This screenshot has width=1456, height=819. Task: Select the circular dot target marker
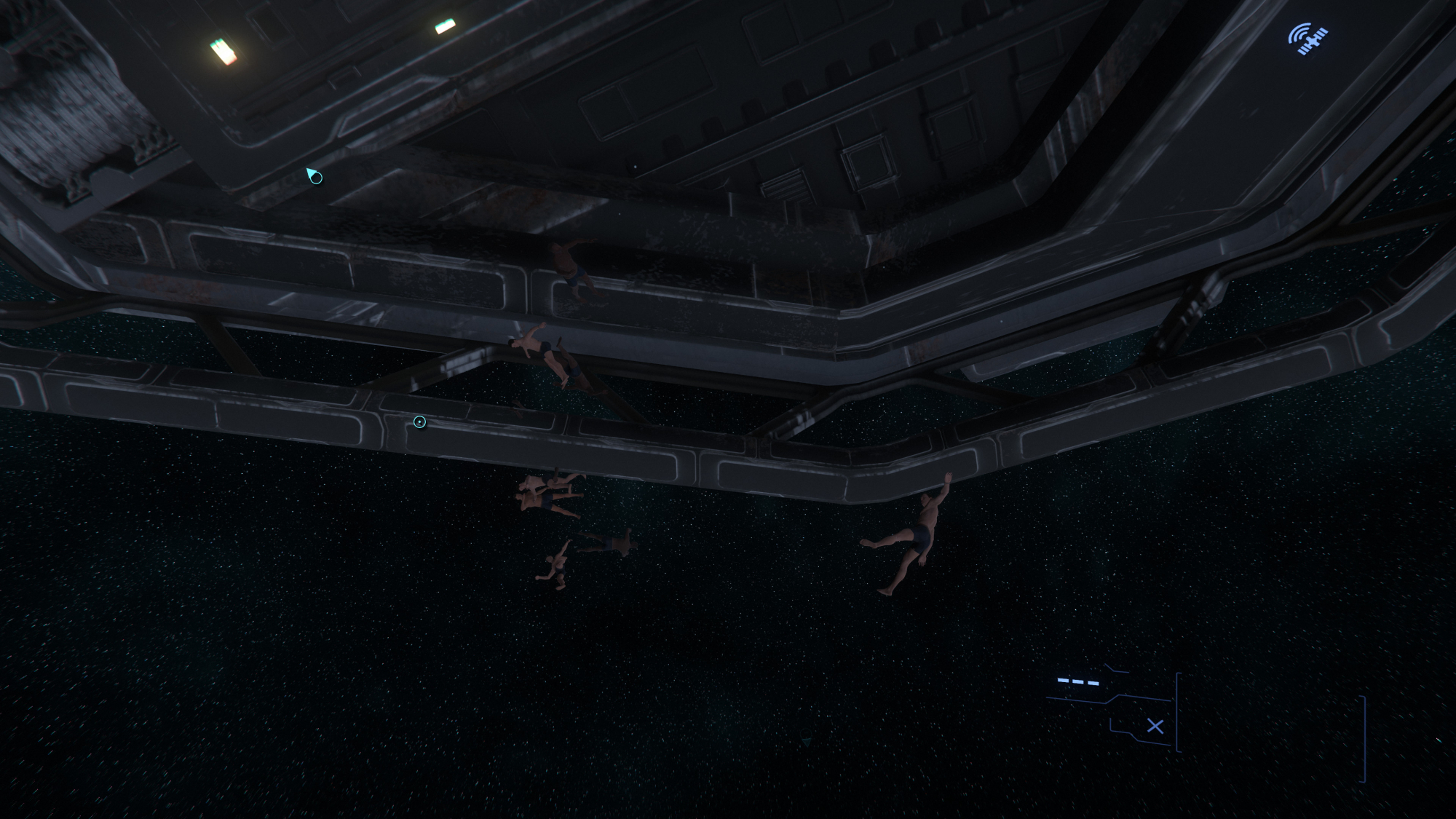click(419, 422)
